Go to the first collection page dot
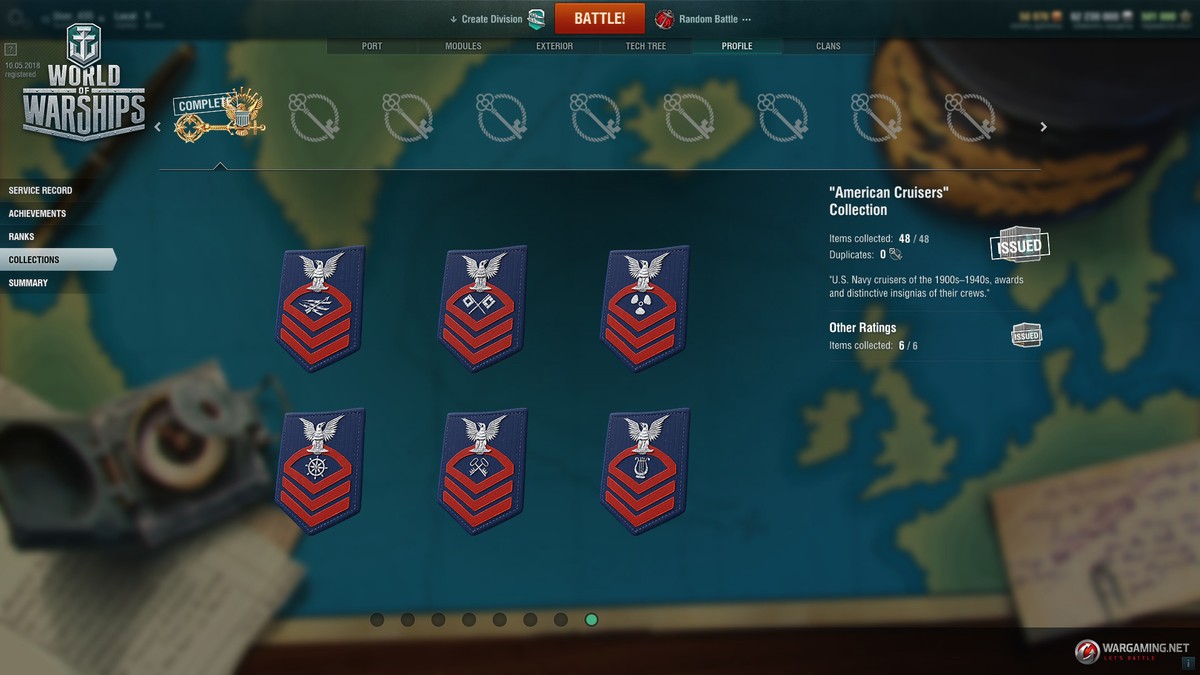Screen dimensions: 1200x675 (377, 620)
